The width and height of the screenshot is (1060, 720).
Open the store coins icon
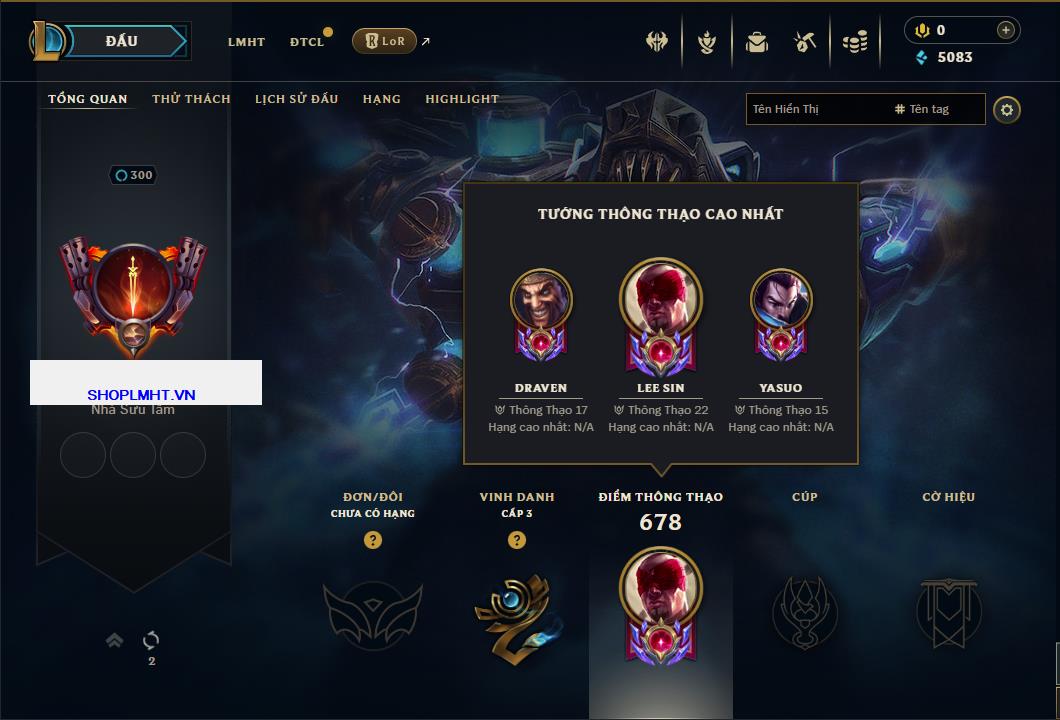[854, 42]
